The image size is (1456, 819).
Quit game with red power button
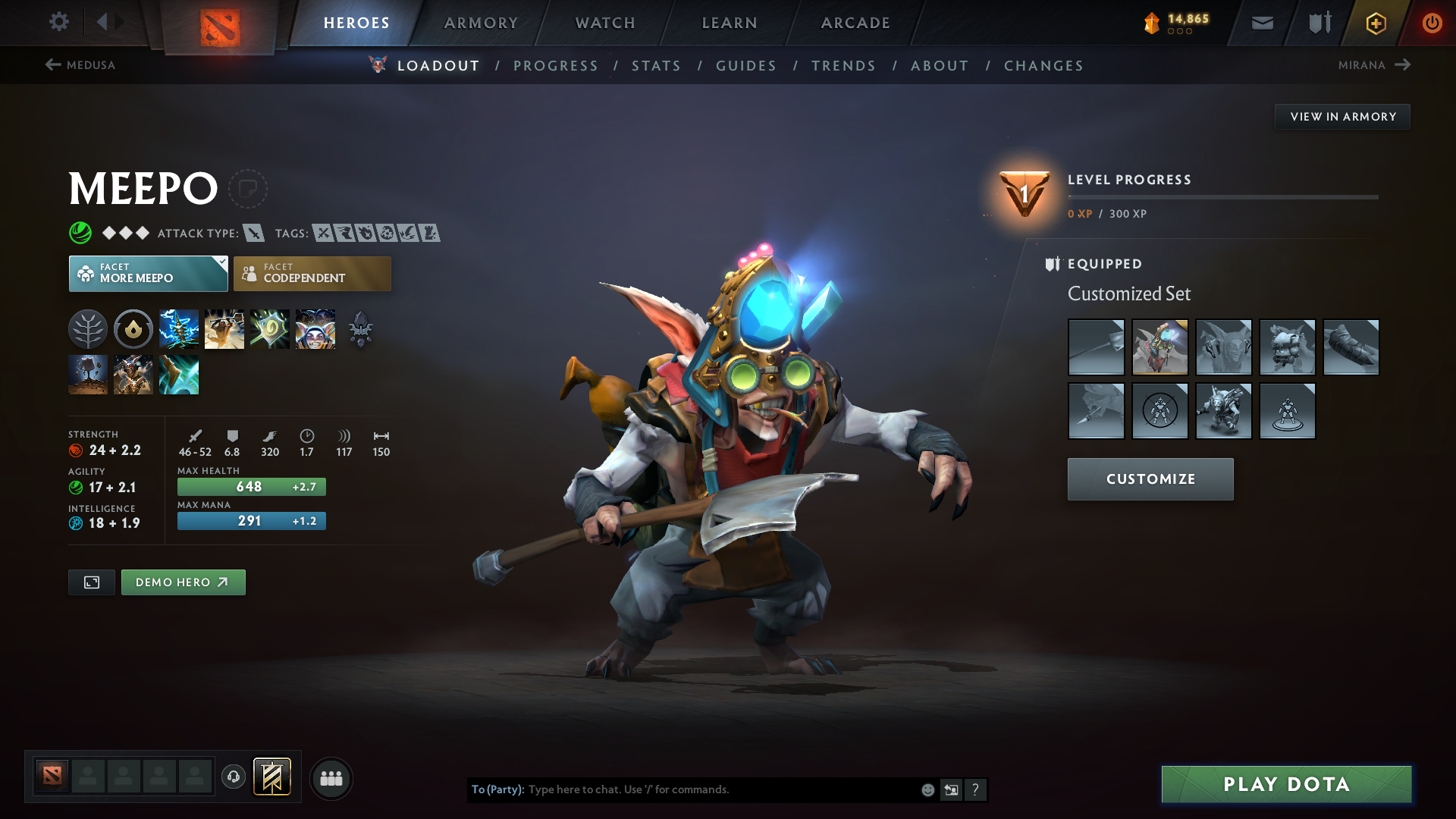[1432, 23]
